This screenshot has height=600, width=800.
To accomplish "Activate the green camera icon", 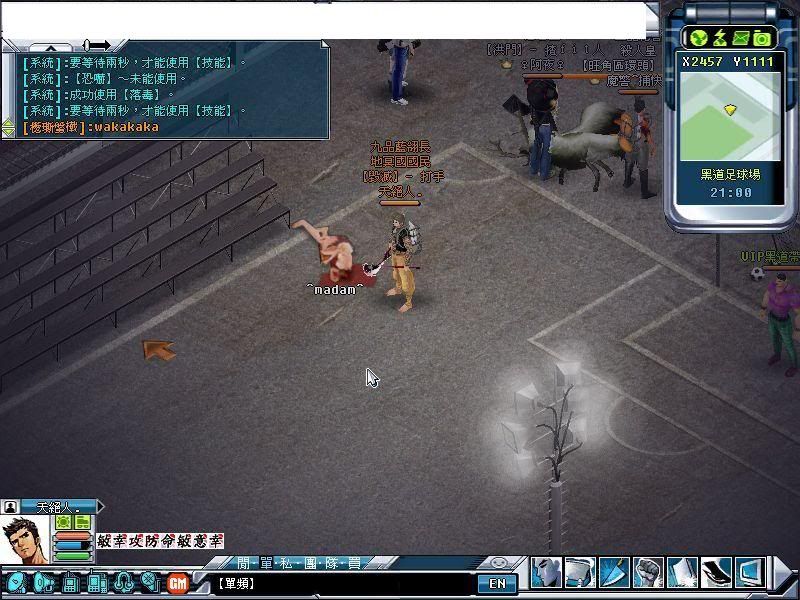I will click(x=762, y=38).
